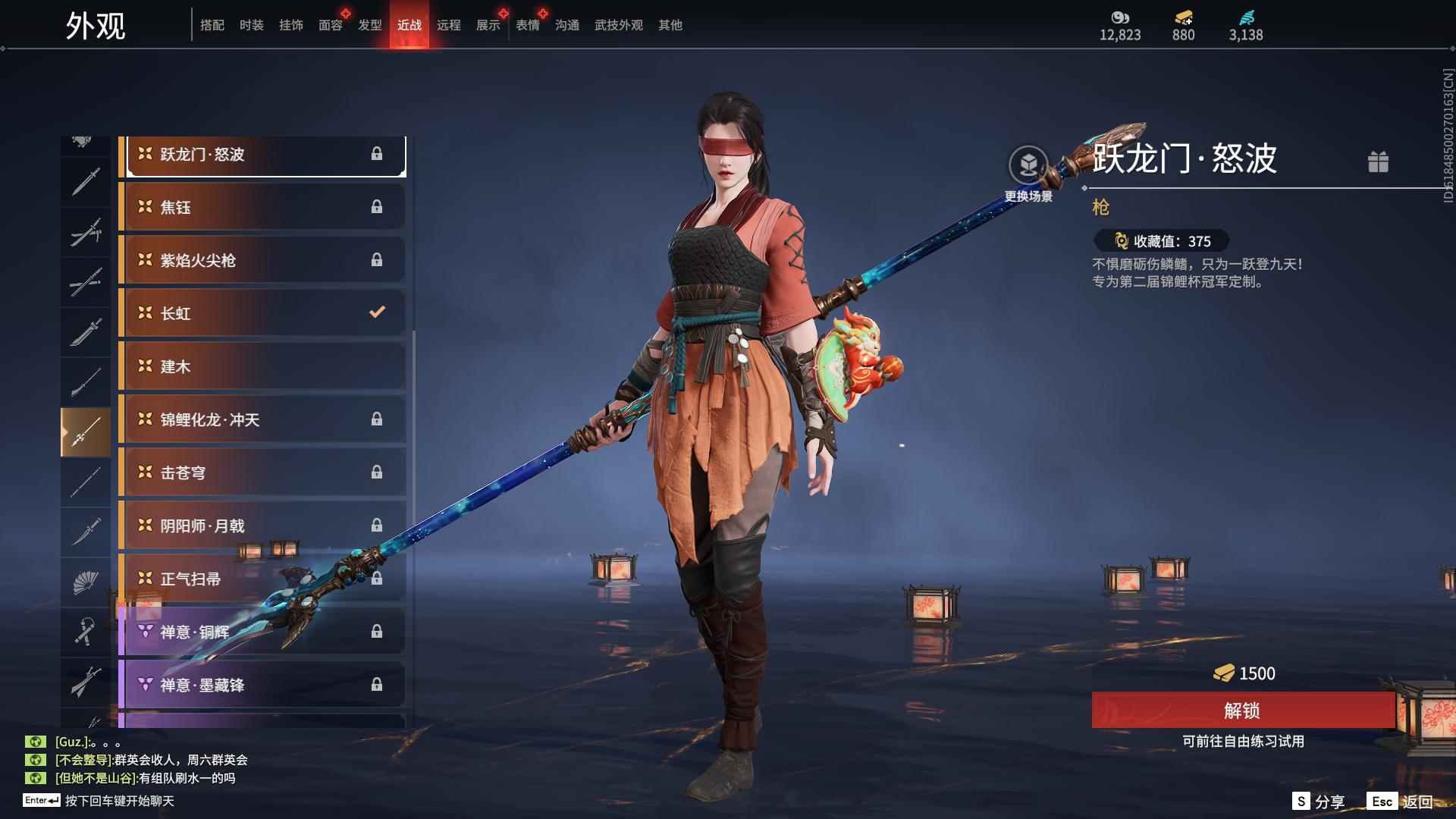The image size is (1456, 819).
Task: Select the 禅意·墨藏锋 skin
Action: [x=262, y=685]
